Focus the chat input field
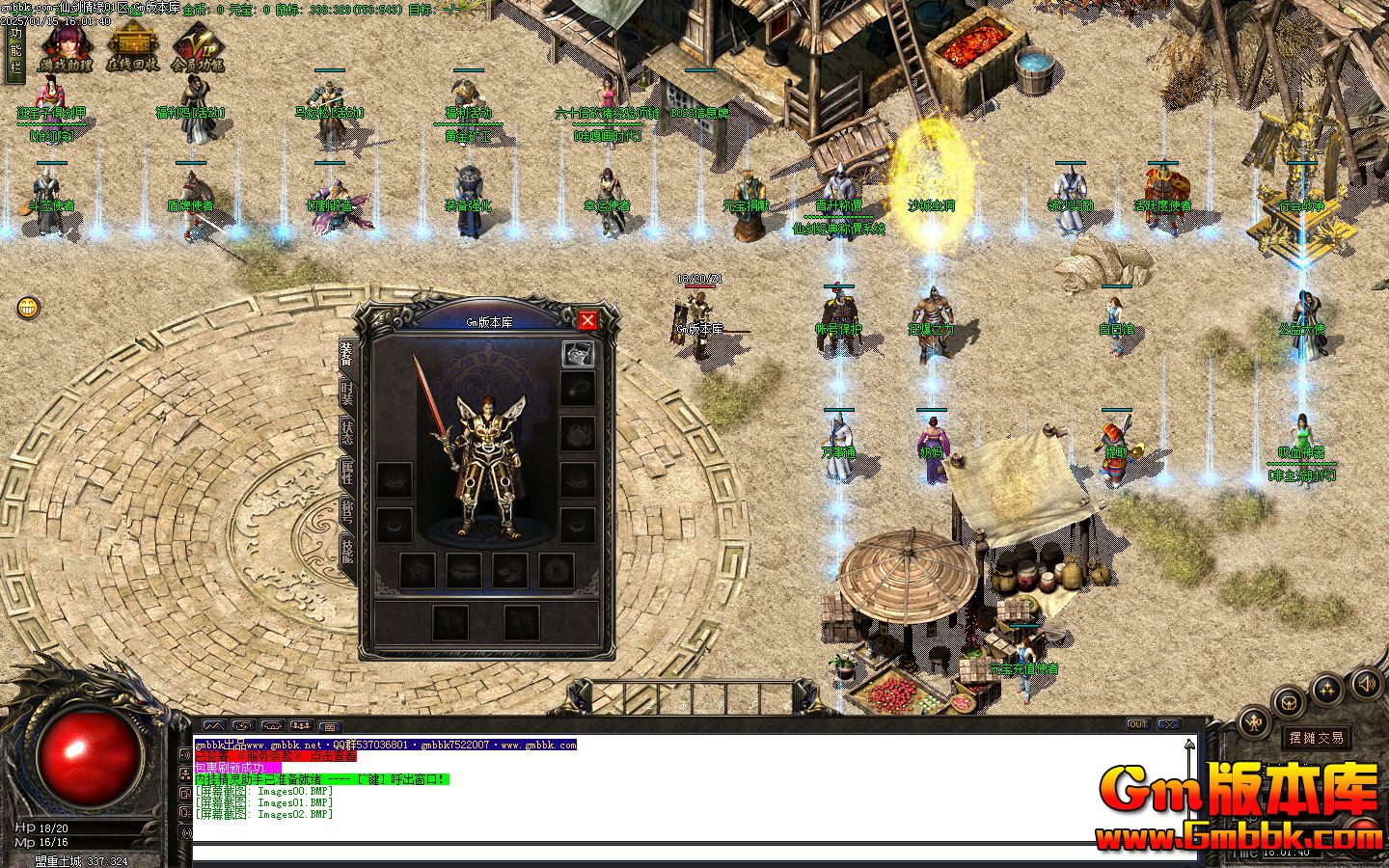This screenshot has width=1389, height=868. 675,853
